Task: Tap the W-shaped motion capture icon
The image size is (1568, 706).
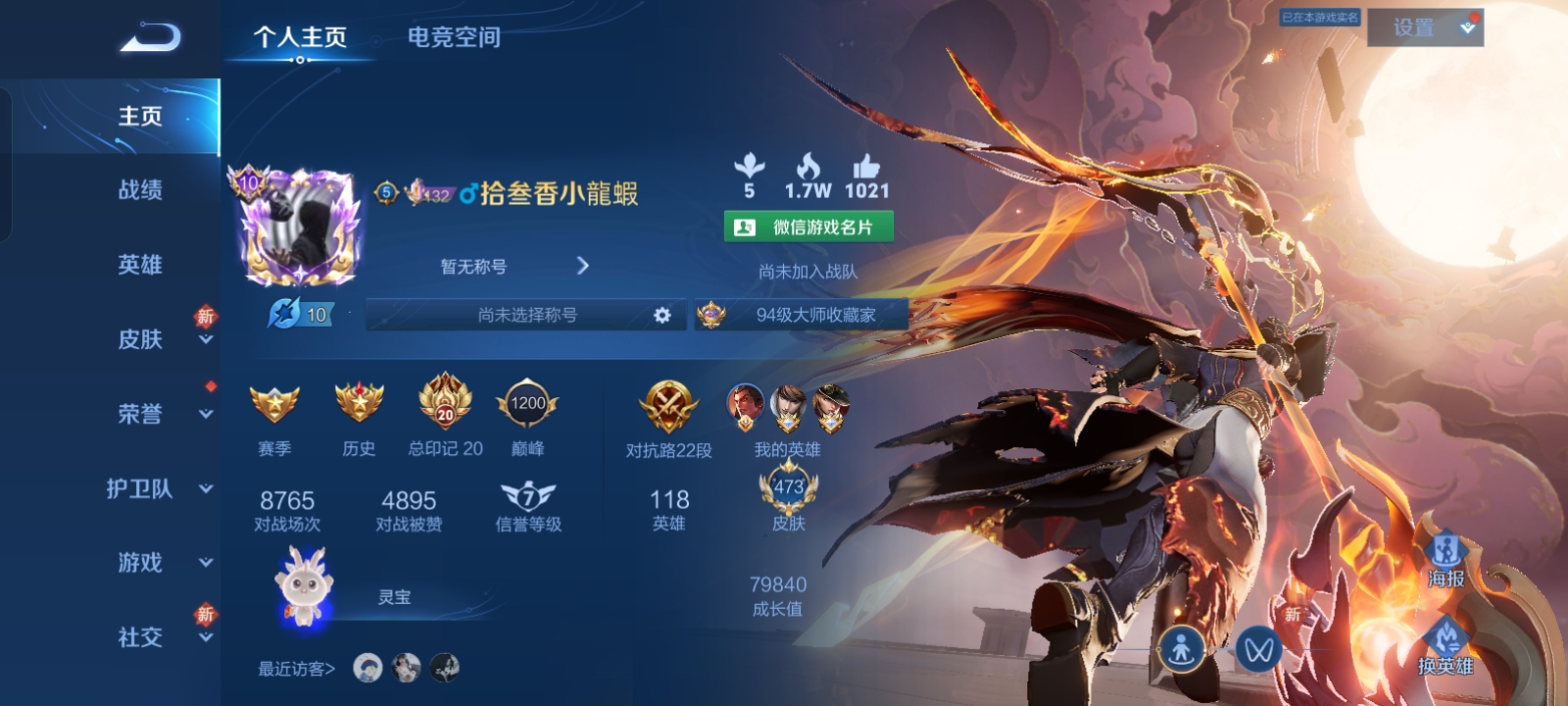Action: click(x=1260, y=649)
